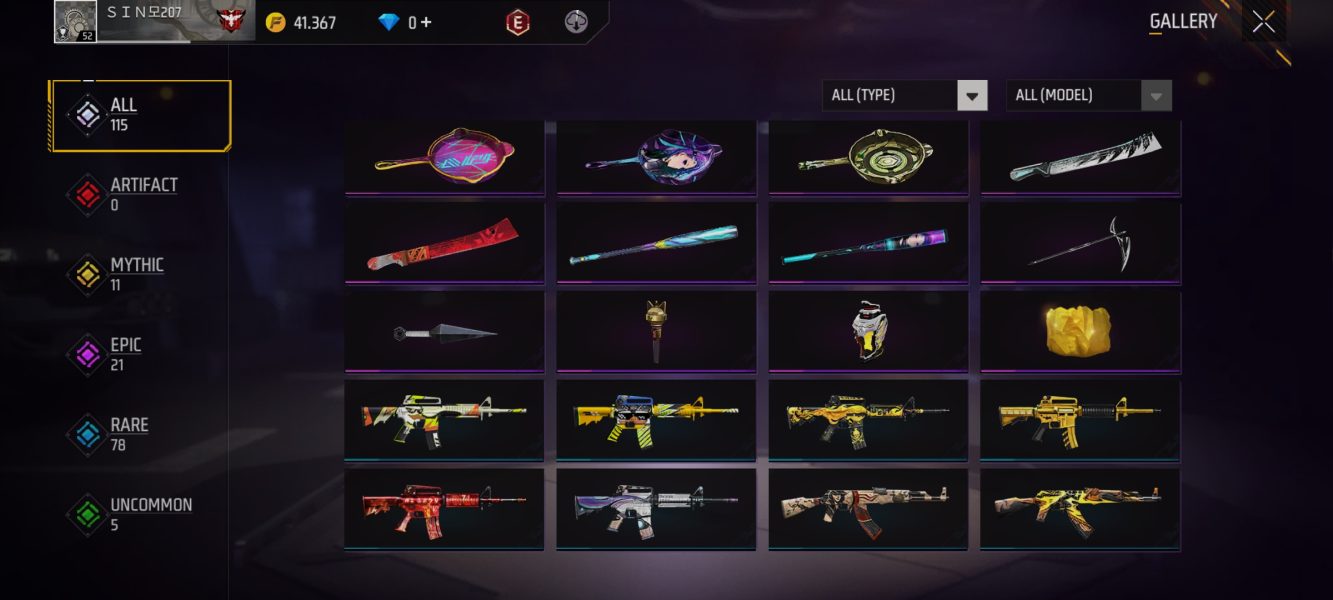This screenshot has width=1333, height=600.
Task: Select the red M4A1 rifle skin
Action: pos(445,509)
